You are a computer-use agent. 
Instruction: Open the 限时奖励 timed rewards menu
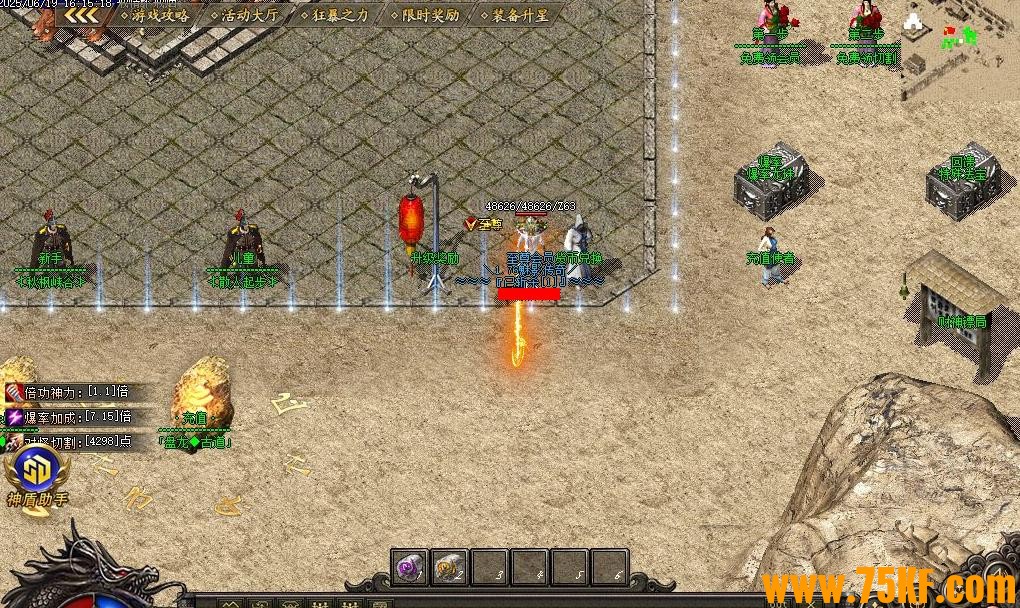pyautogui.click(x=423, y=15)
